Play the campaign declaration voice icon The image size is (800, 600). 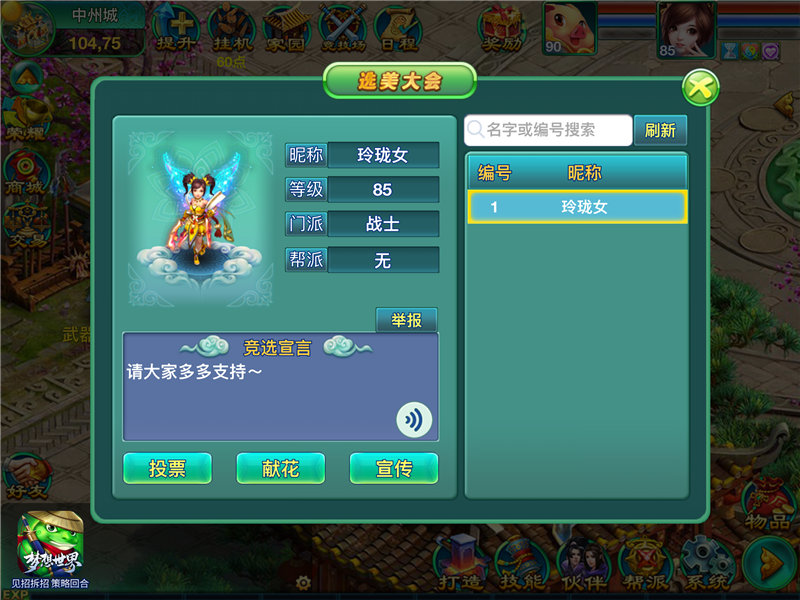click(x=413, y=420)
